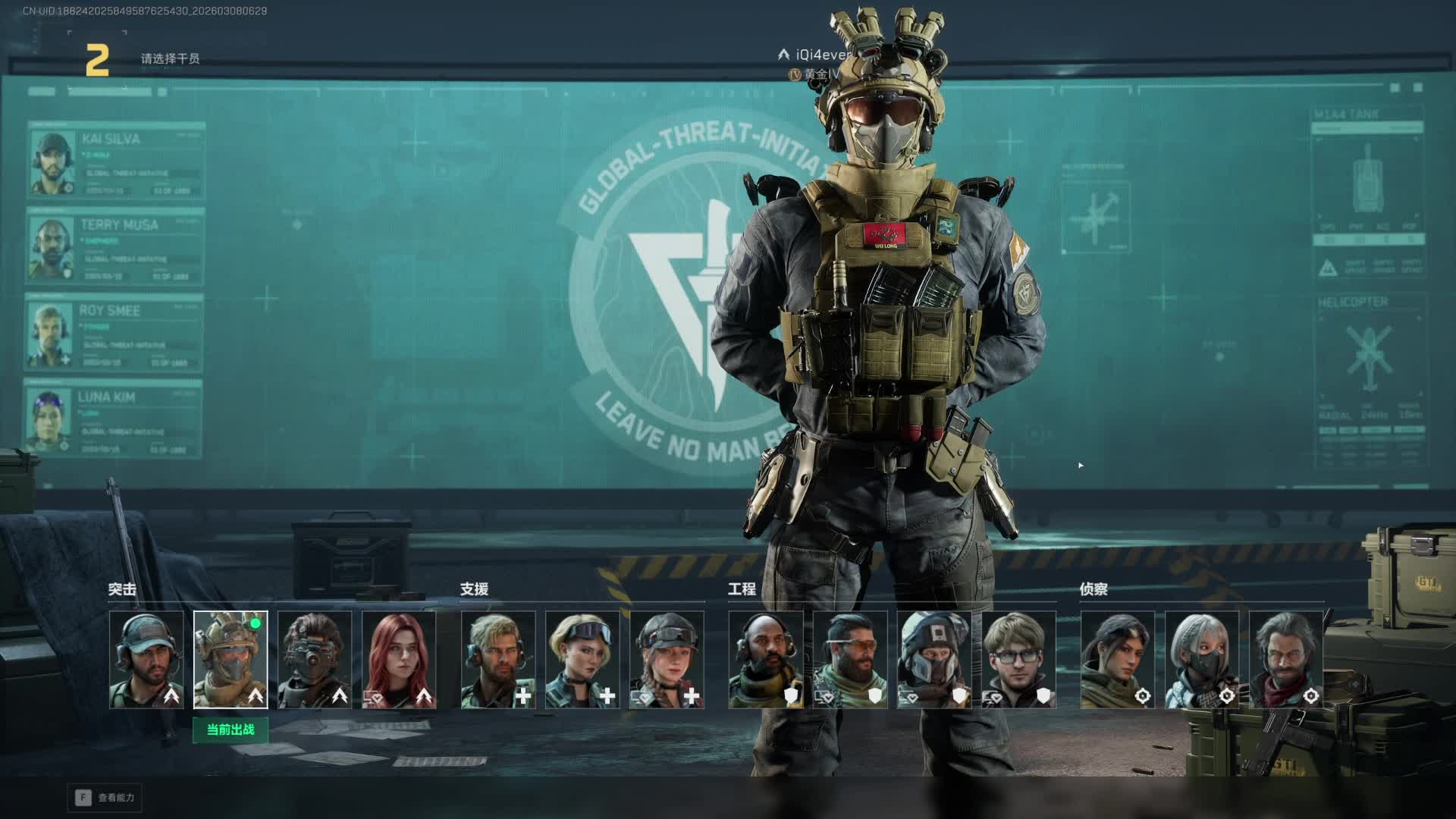
Task: Select the engineer with white helmet and mask
Action: pos(934,660)
